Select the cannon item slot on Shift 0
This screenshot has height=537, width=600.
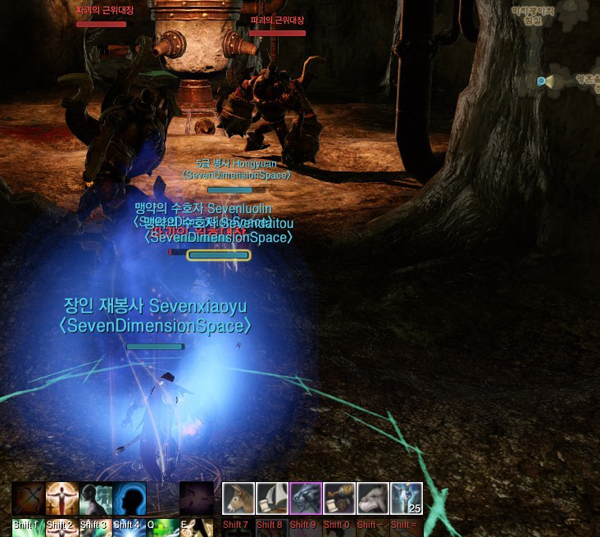tap(339, 499)
